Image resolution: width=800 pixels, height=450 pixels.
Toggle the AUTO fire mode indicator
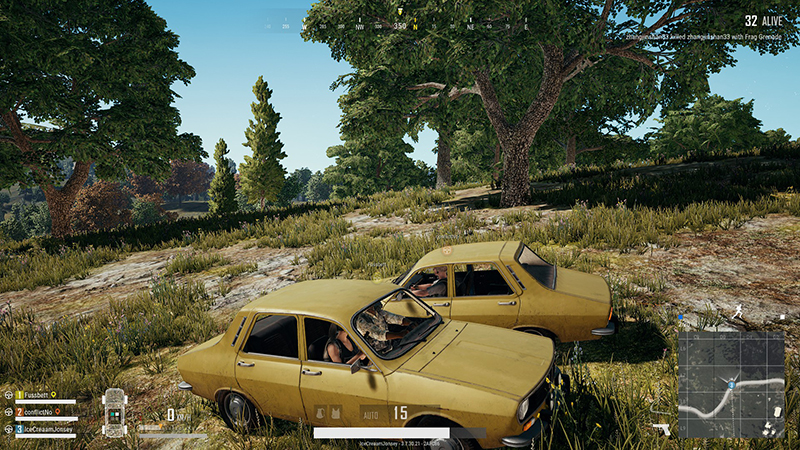click(369, 412)
